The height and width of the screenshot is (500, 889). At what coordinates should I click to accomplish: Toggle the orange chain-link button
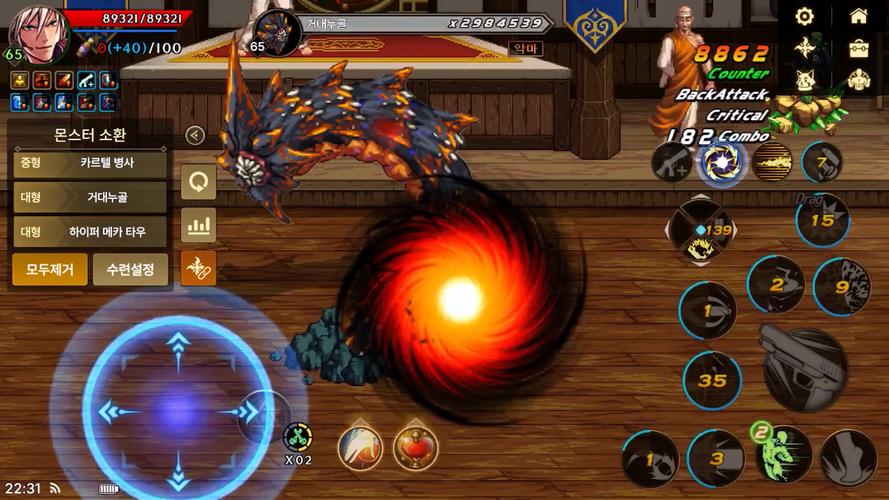click(199, 267)
